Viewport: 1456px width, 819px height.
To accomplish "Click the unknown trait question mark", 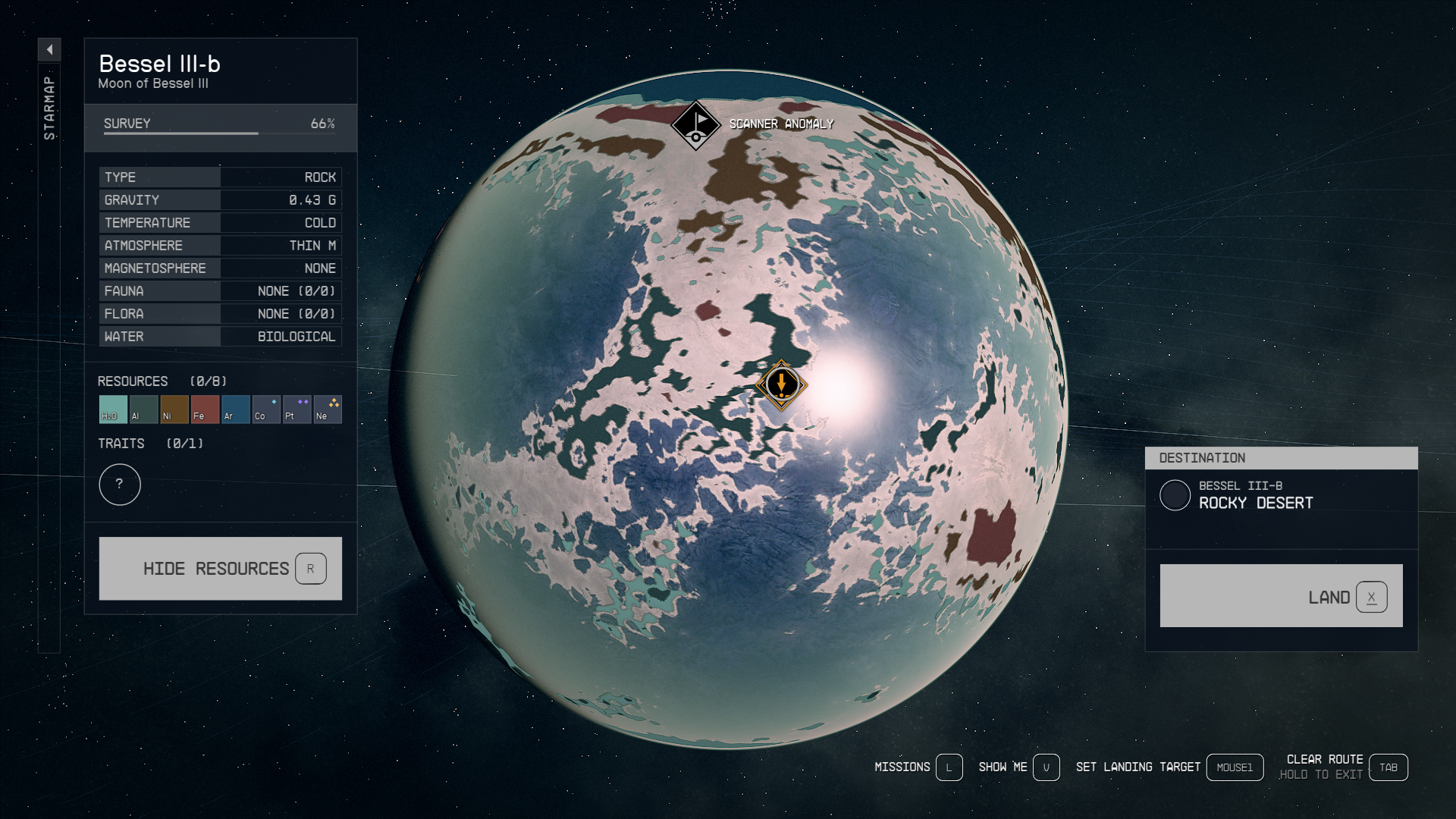I will point(120,485).
